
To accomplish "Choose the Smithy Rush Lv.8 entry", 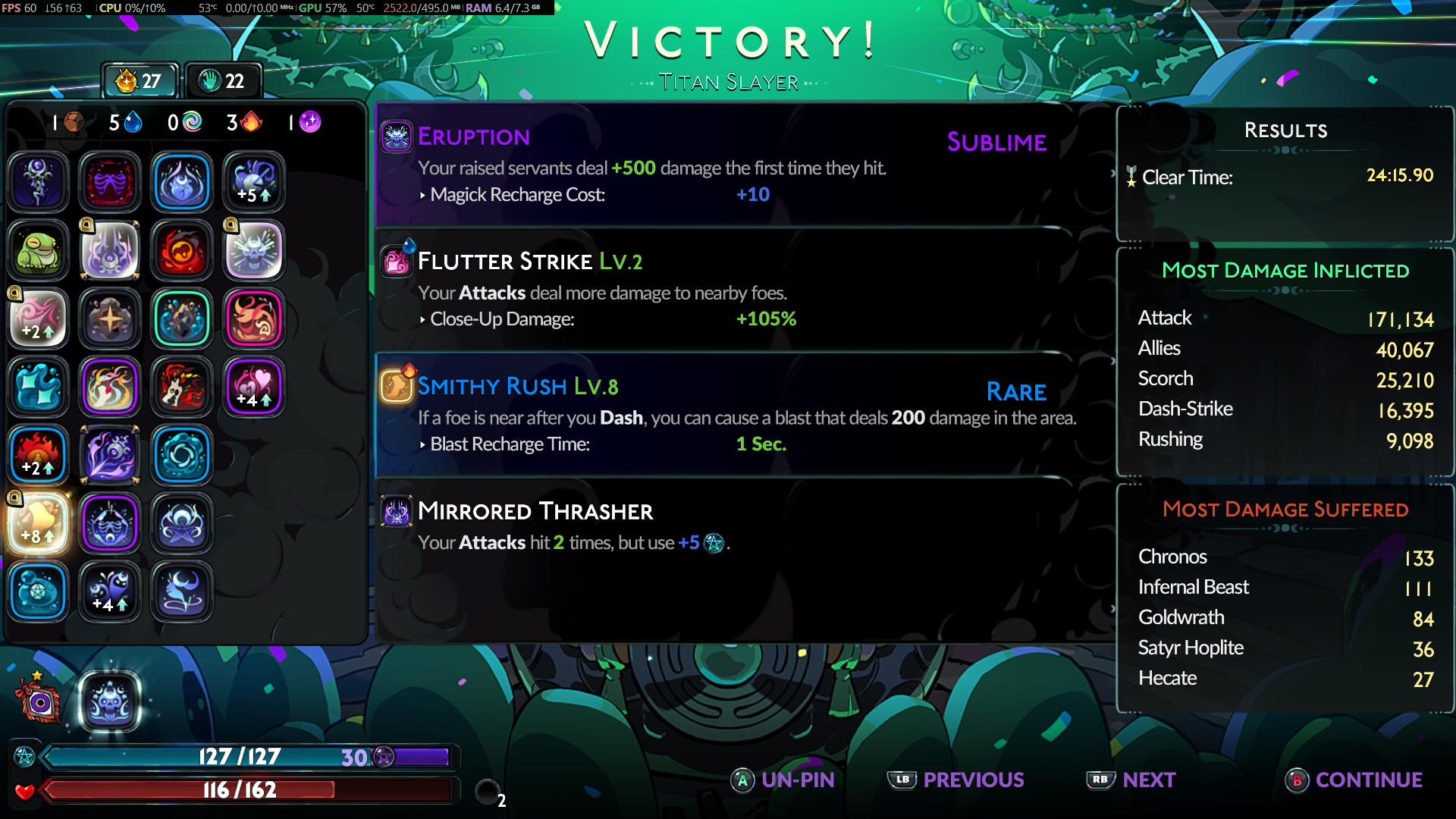I will tap(728, 414).
